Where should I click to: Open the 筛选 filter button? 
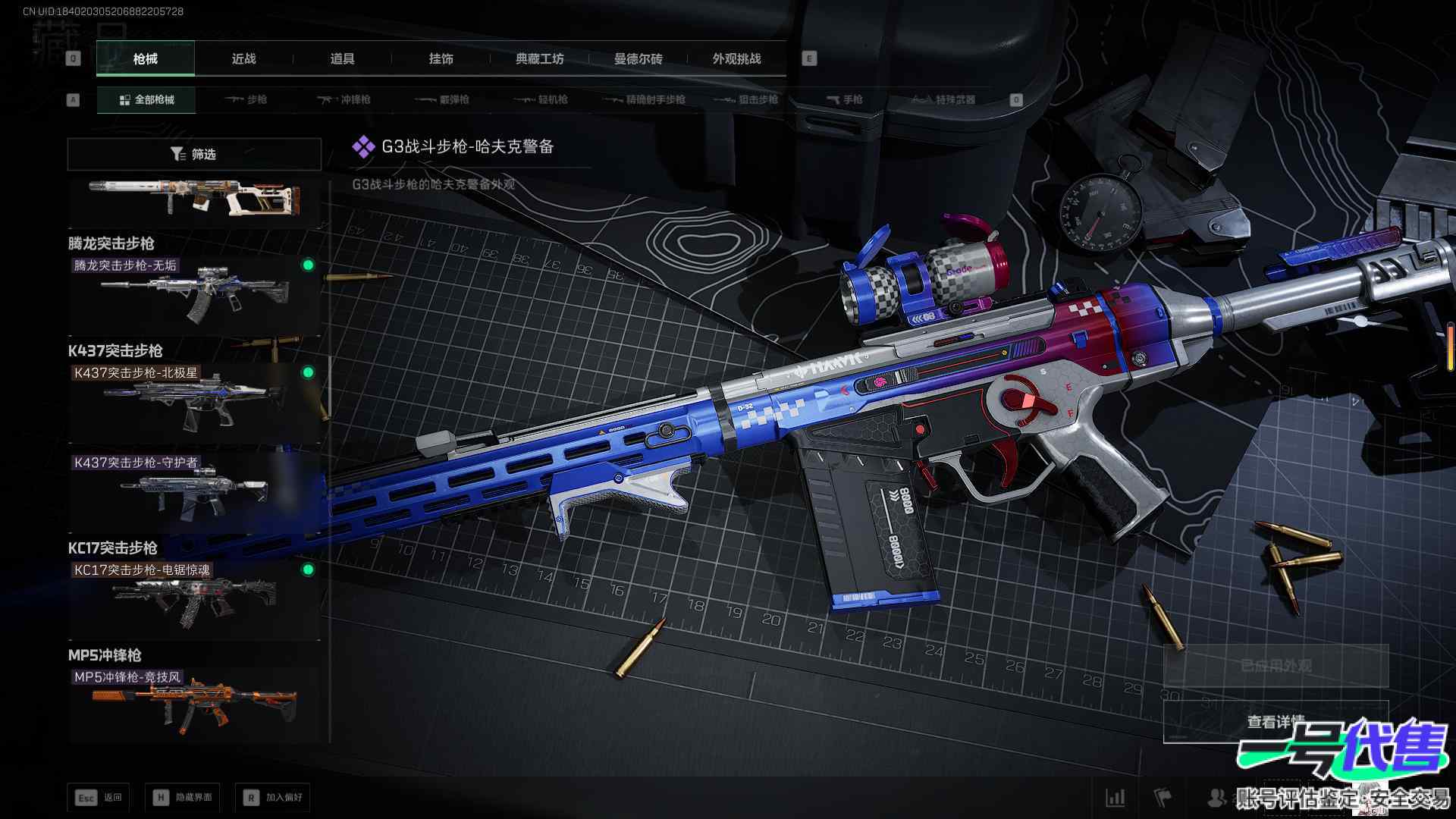[194, 155]
